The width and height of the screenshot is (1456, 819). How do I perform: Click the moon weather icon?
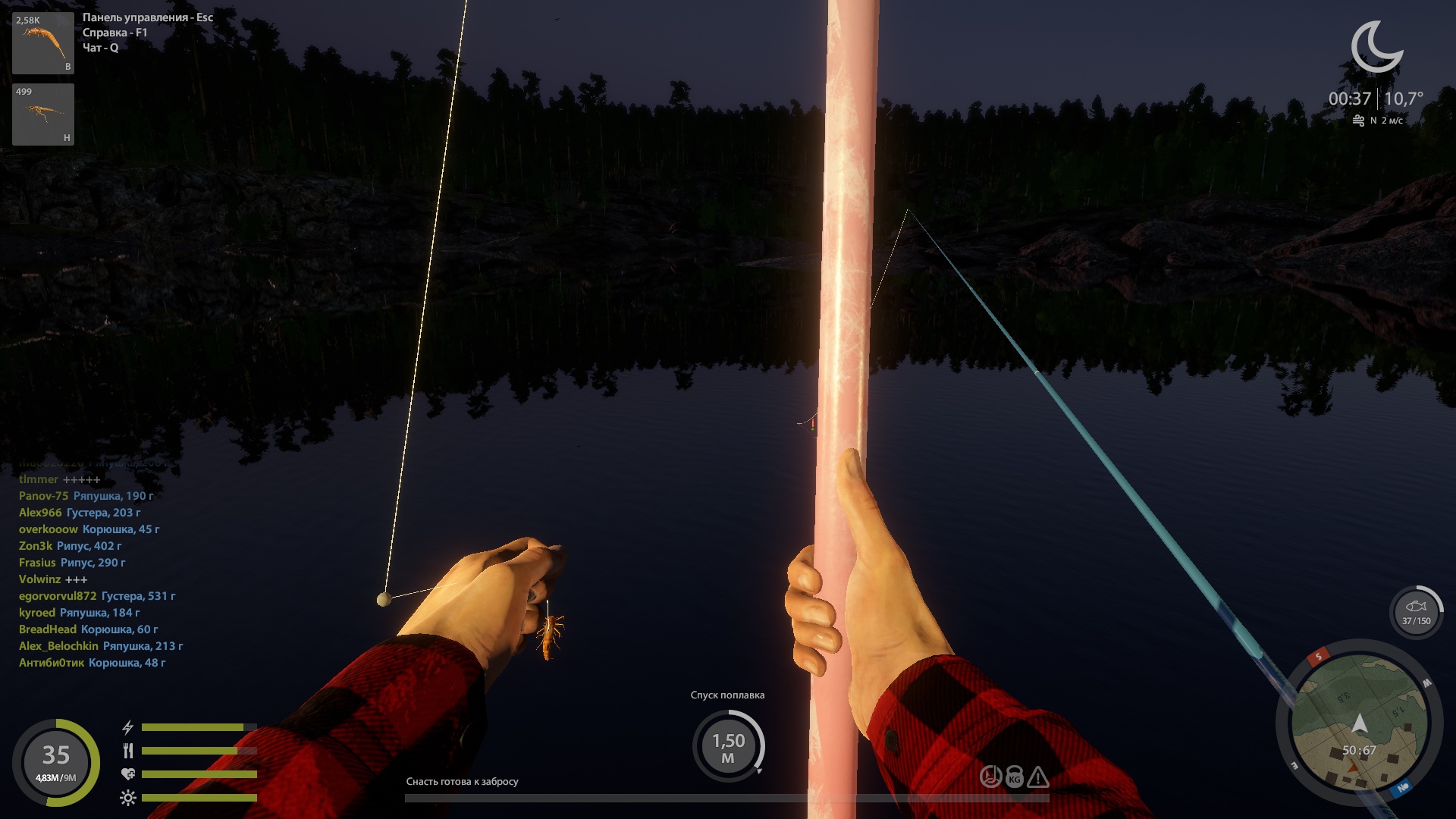coord(1376,47)
